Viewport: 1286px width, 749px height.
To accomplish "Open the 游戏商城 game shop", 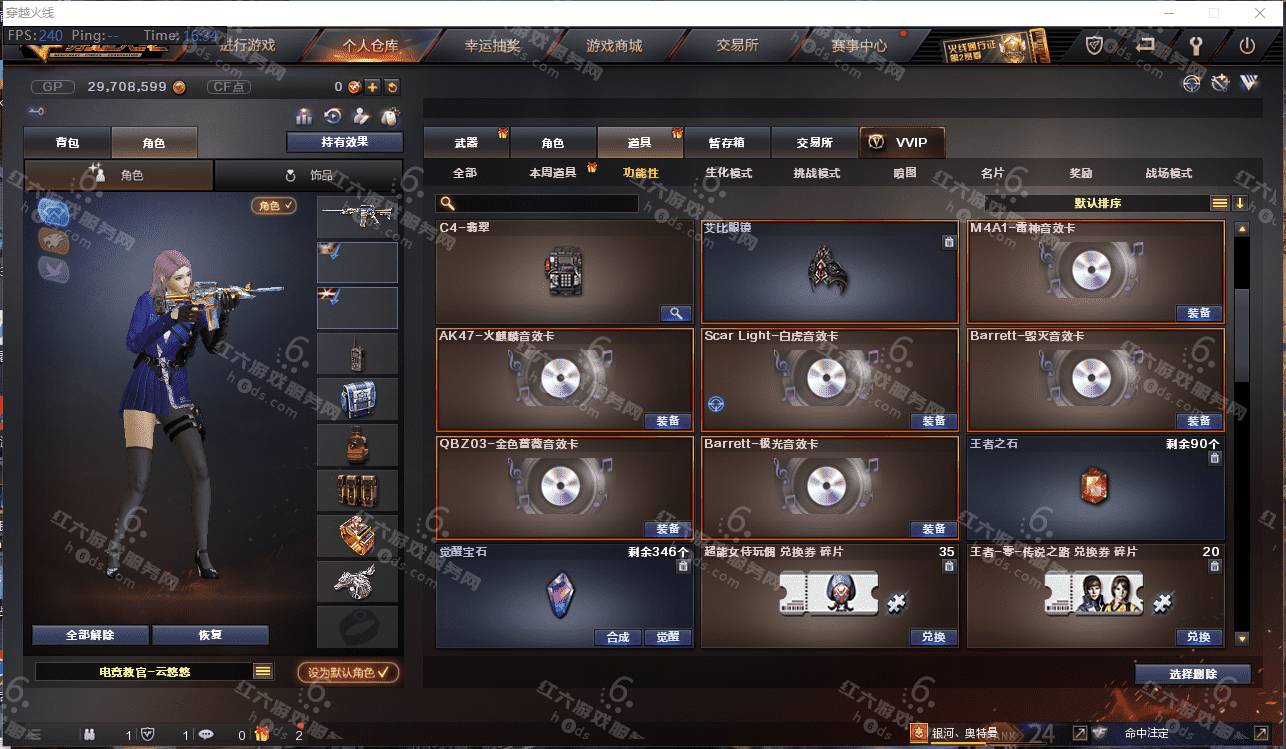I will (x=614, y=46).
